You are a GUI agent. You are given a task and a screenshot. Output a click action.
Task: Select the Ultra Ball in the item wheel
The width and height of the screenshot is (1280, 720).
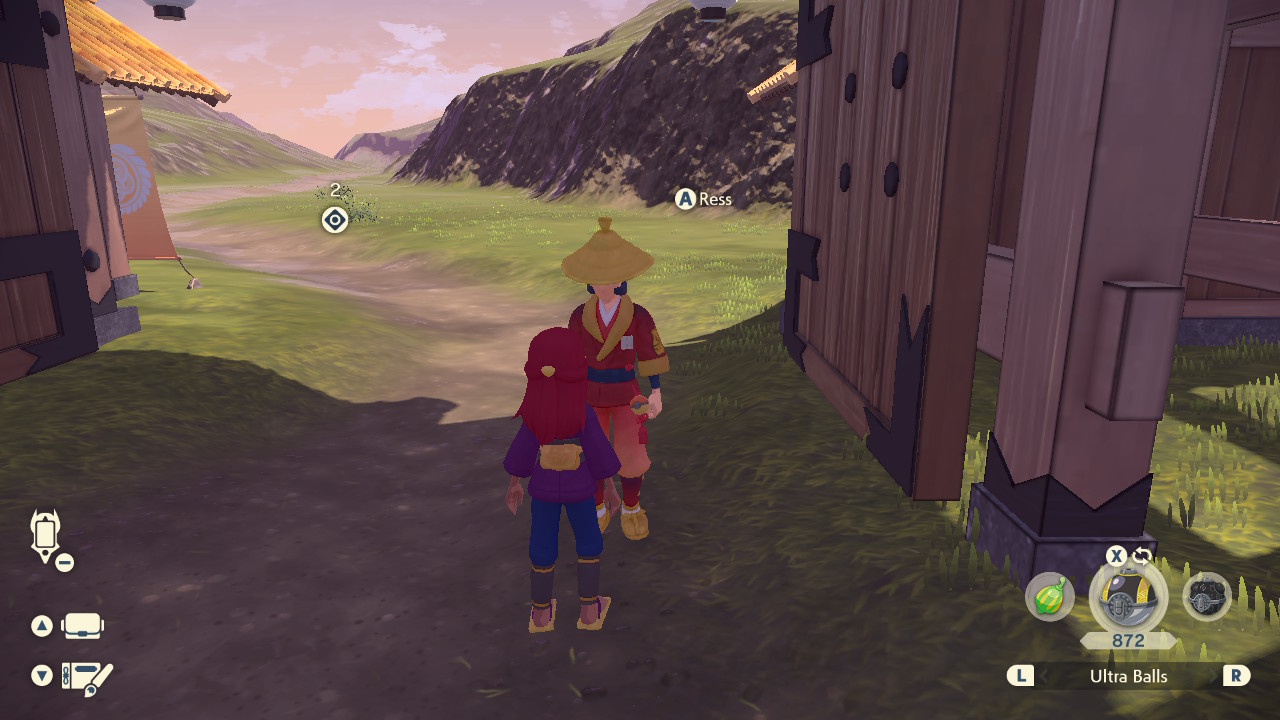(1125, 595)
